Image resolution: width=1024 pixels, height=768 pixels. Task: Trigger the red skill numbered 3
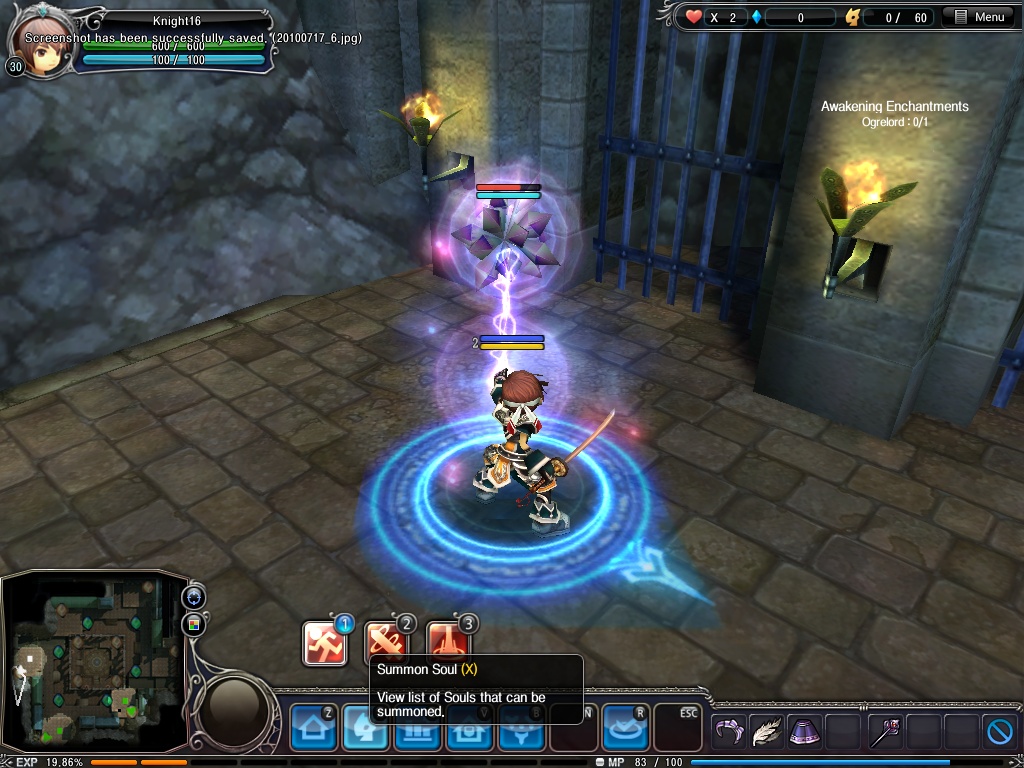(x=448, y=643)
